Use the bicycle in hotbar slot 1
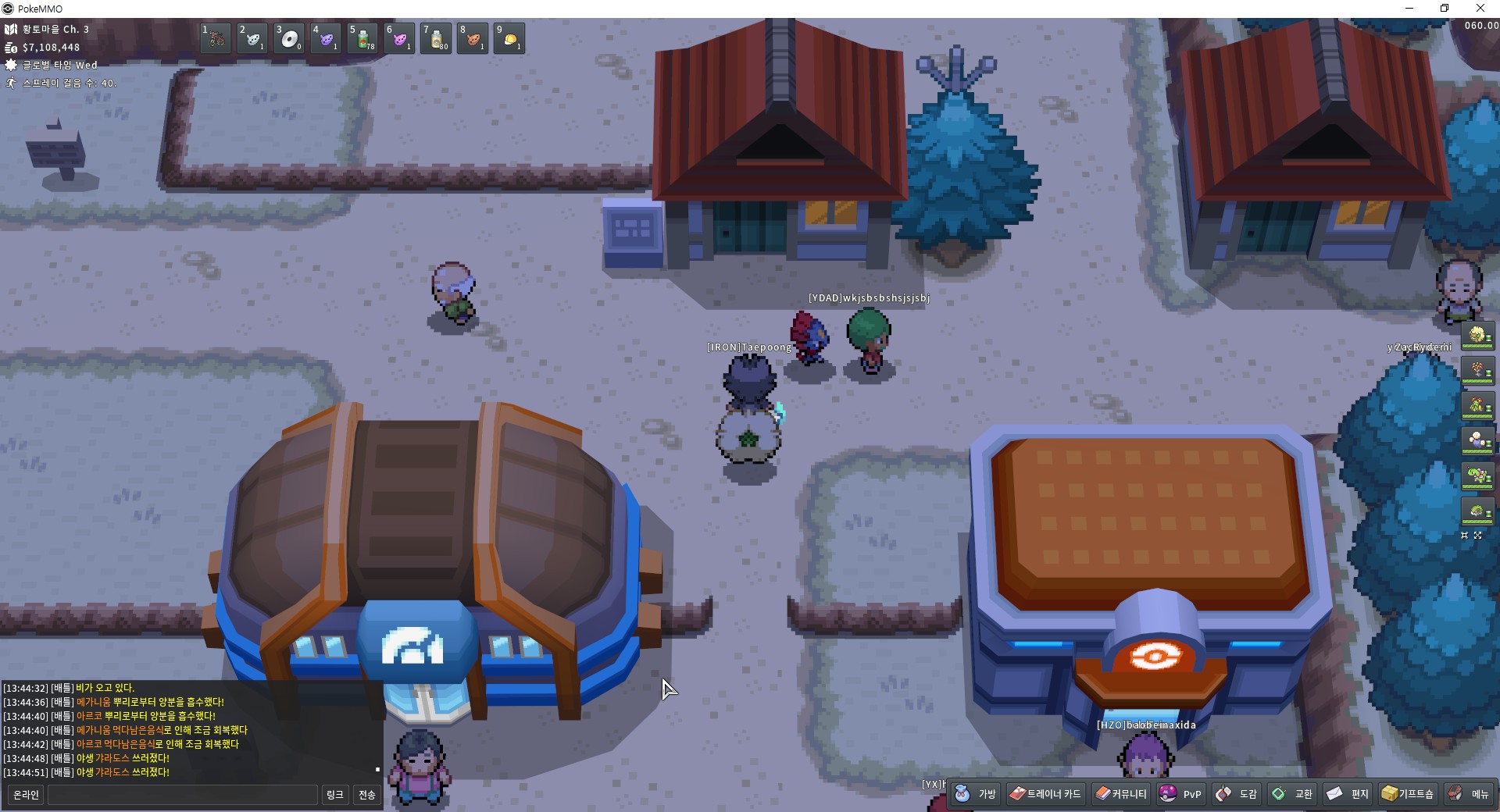This screenshot has height=812, width=1500. click(216, 38)
